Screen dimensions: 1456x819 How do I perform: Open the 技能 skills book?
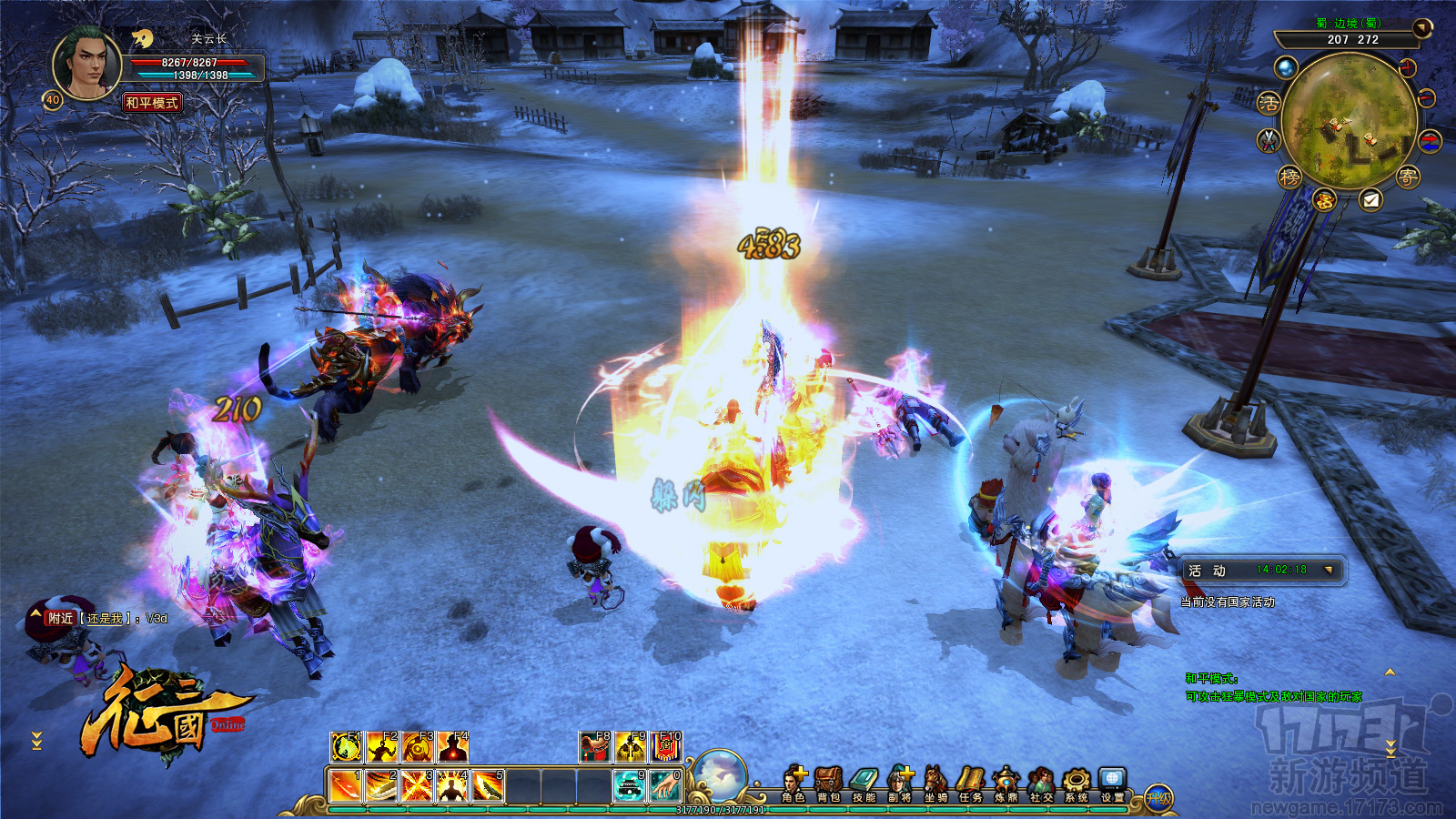(x=864, y=784)
